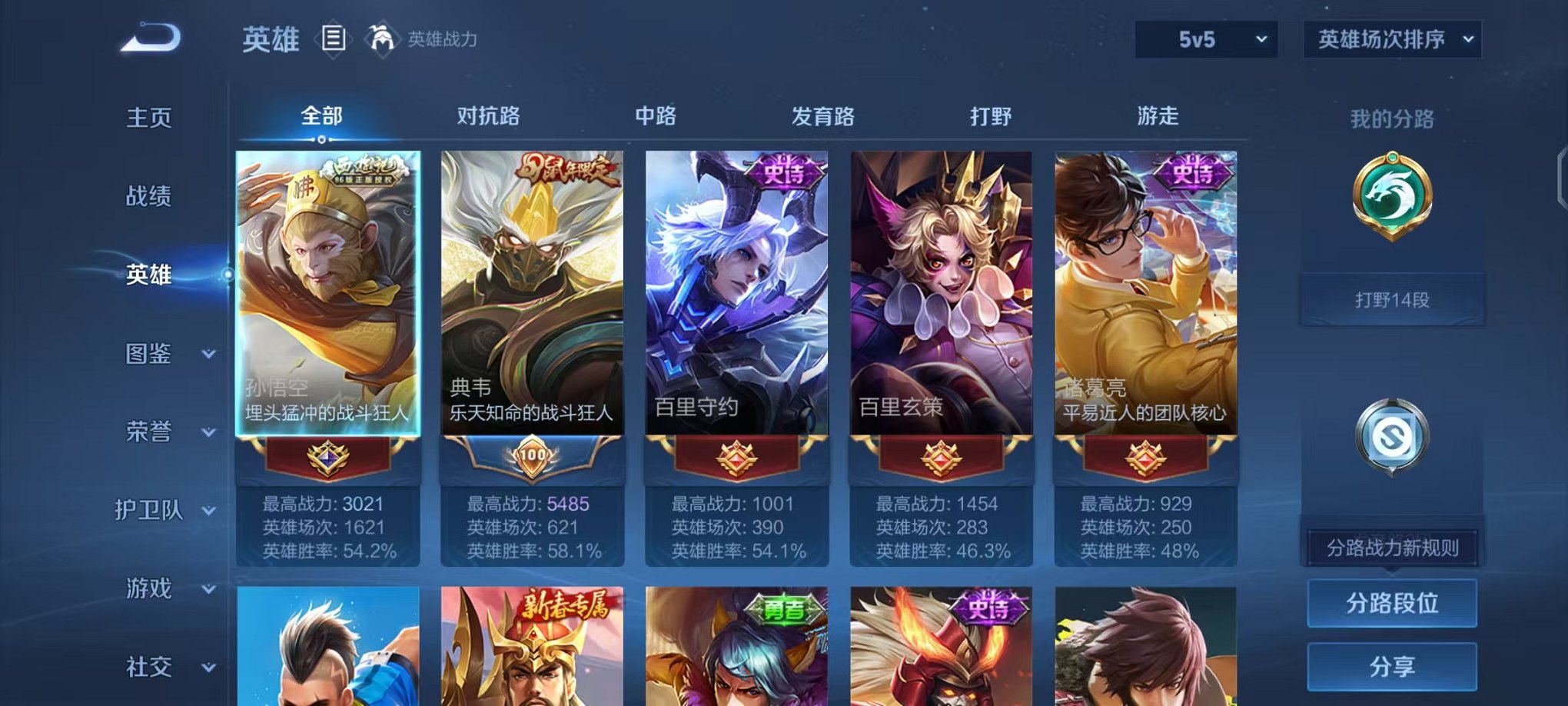
Task: Select the 游走 lane filter
Action: coord(1158,115)
